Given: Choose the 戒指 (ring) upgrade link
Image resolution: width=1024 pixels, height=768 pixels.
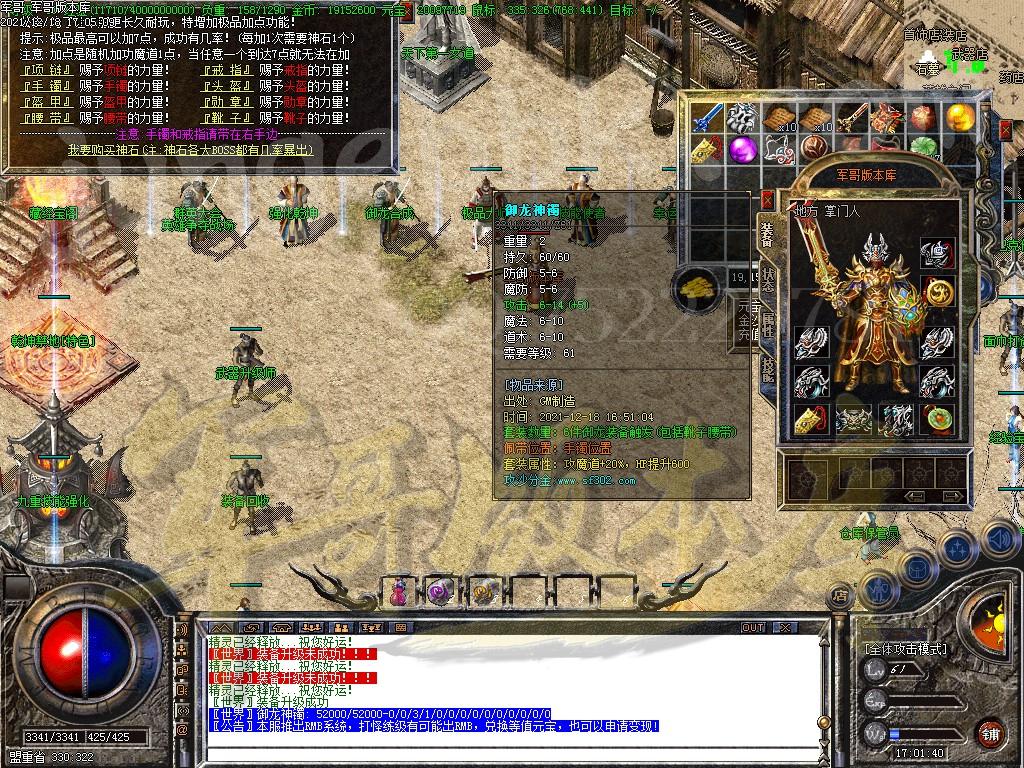Looking at the screenshot, I should tap(227, 71).
